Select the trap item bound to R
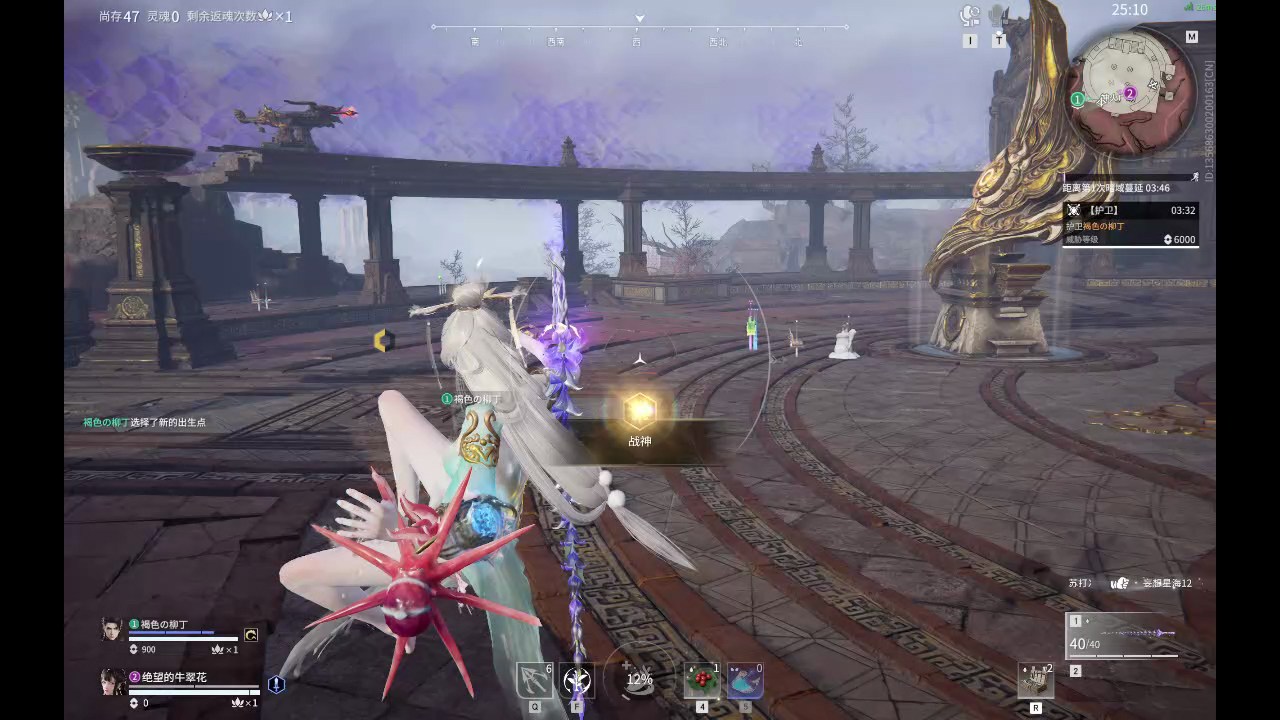1280x720 pixels. pyautogui.click(x=1036, y=680)
